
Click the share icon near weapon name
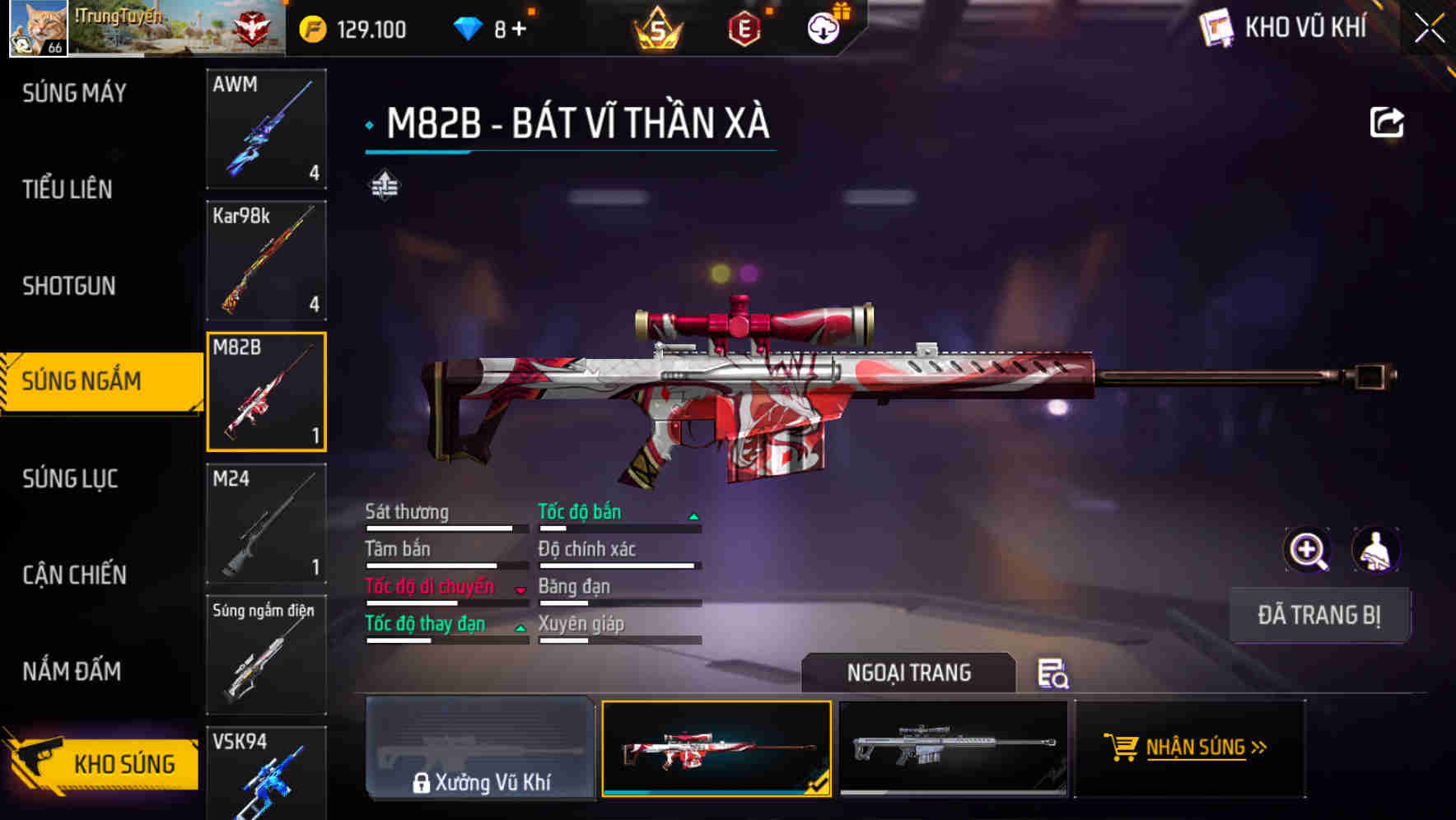1388,122
